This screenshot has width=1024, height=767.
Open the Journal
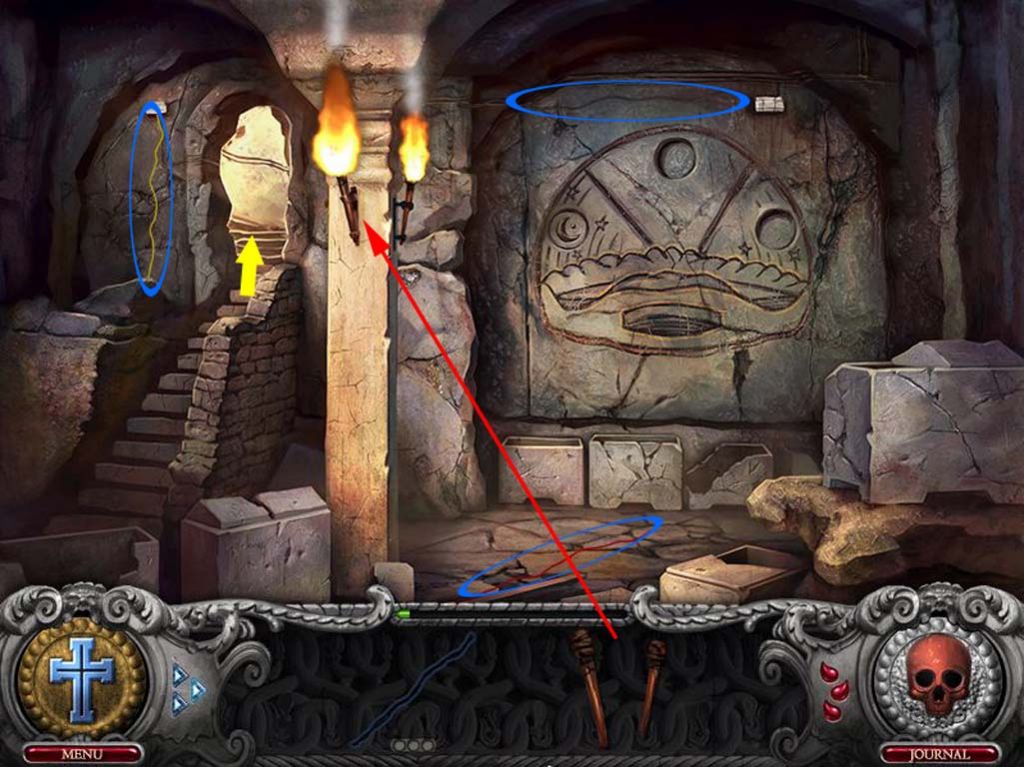pos(939,753)
